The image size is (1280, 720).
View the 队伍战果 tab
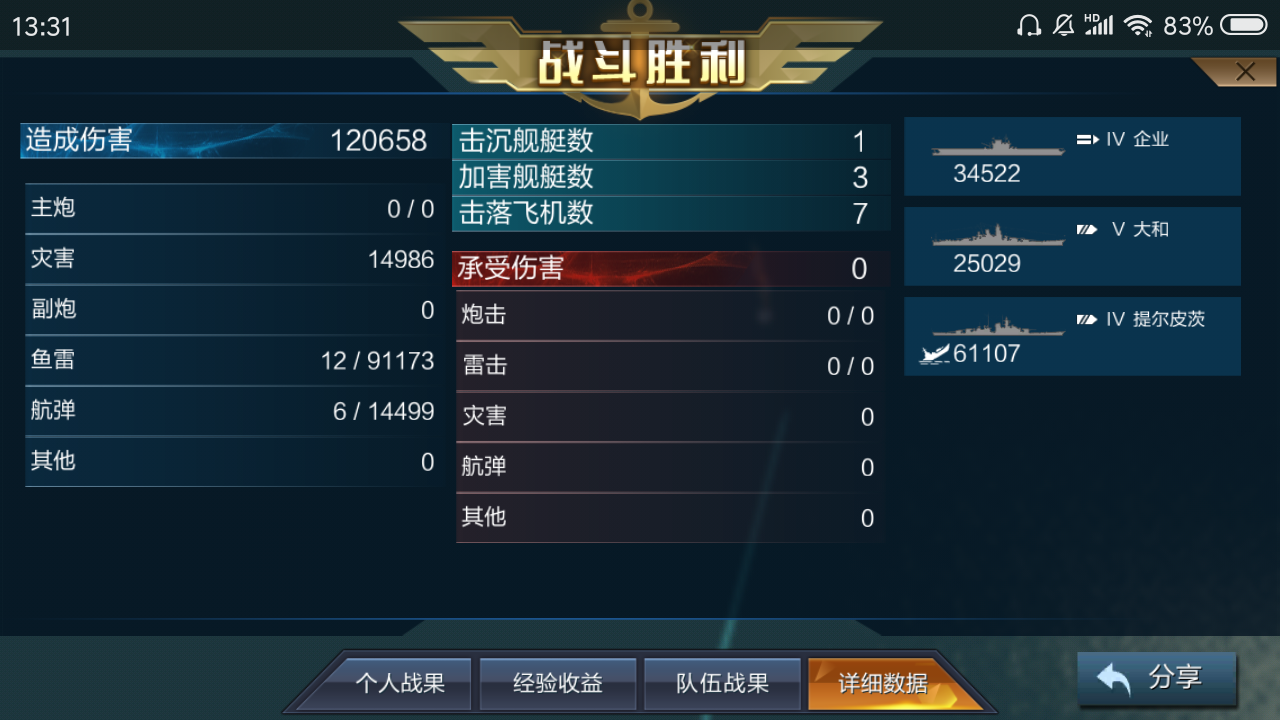722,683
